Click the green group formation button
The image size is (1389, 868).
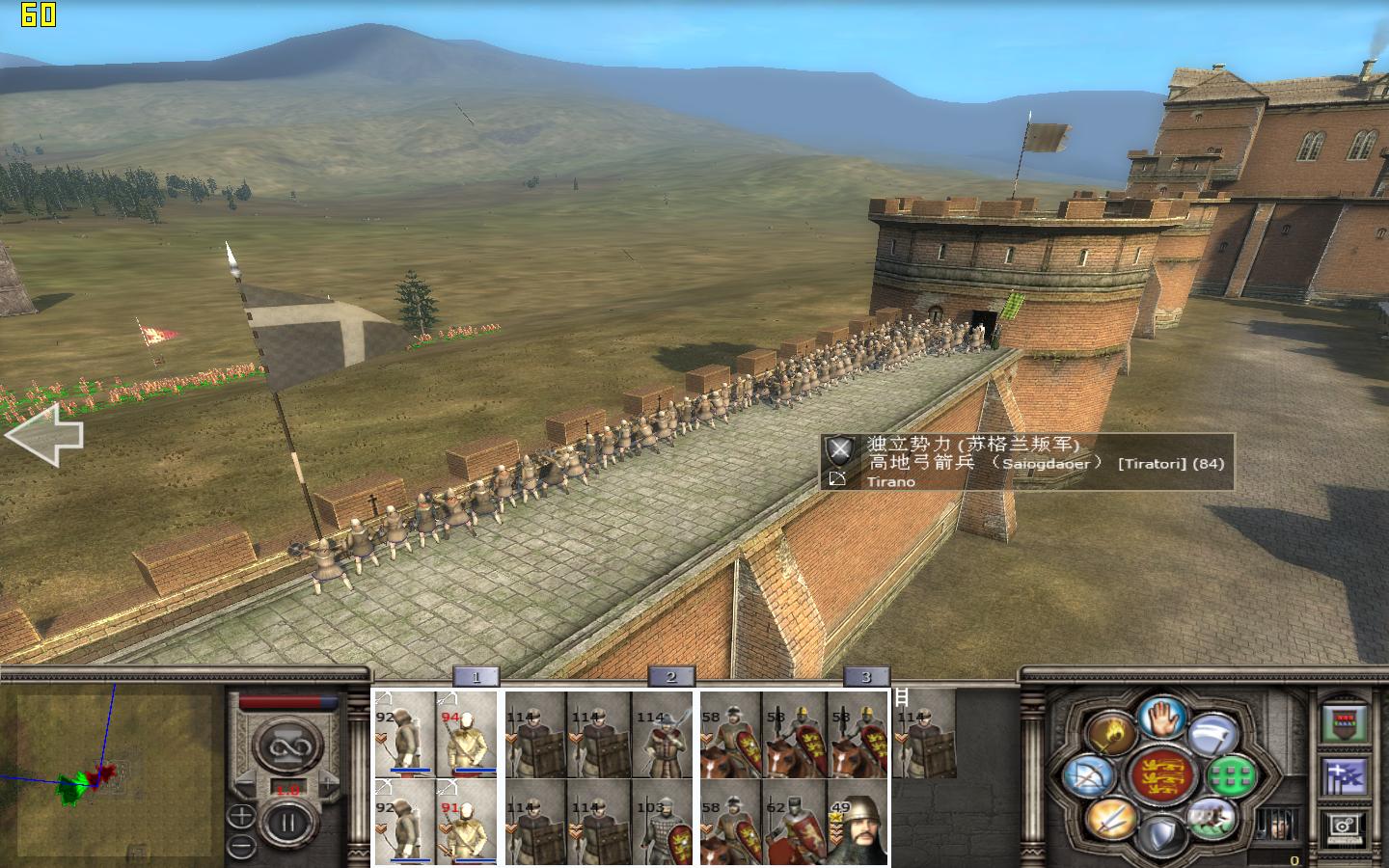[x=1232, y=774]
